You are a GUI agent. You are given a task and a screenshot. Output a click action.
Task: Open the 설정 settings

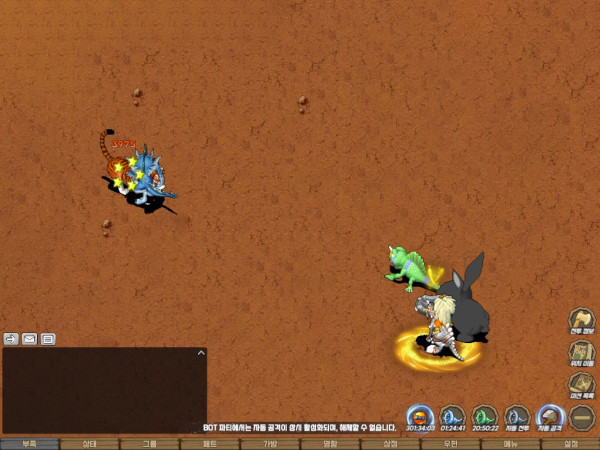[x=570, y=443]
